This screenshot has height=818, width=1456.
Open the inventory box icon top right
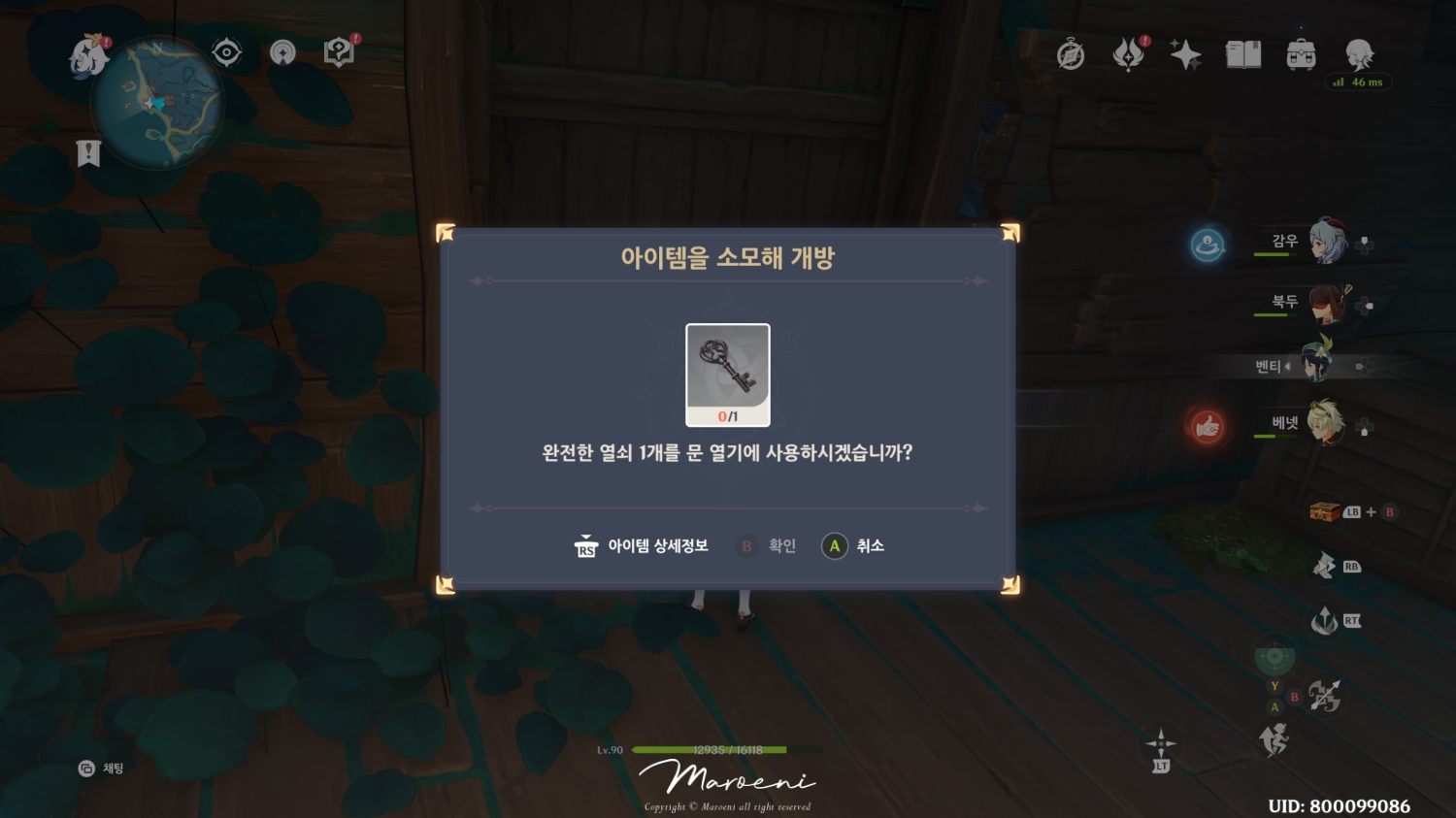(x=1302, y=55)
